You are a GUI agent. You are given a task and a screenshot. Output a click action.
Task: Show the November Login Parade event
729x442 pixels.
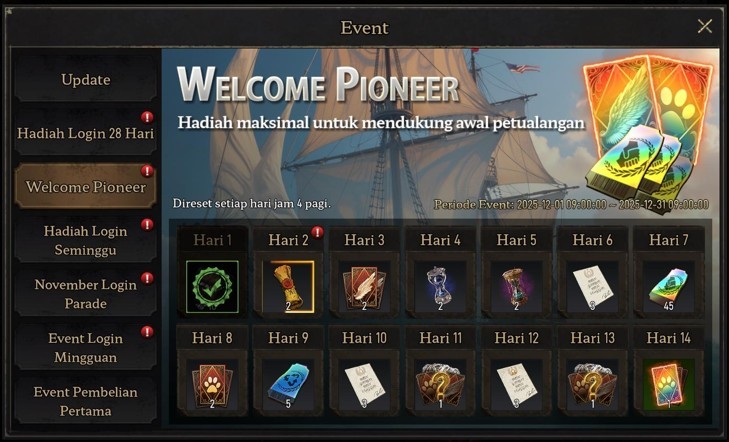coord(85,294)
